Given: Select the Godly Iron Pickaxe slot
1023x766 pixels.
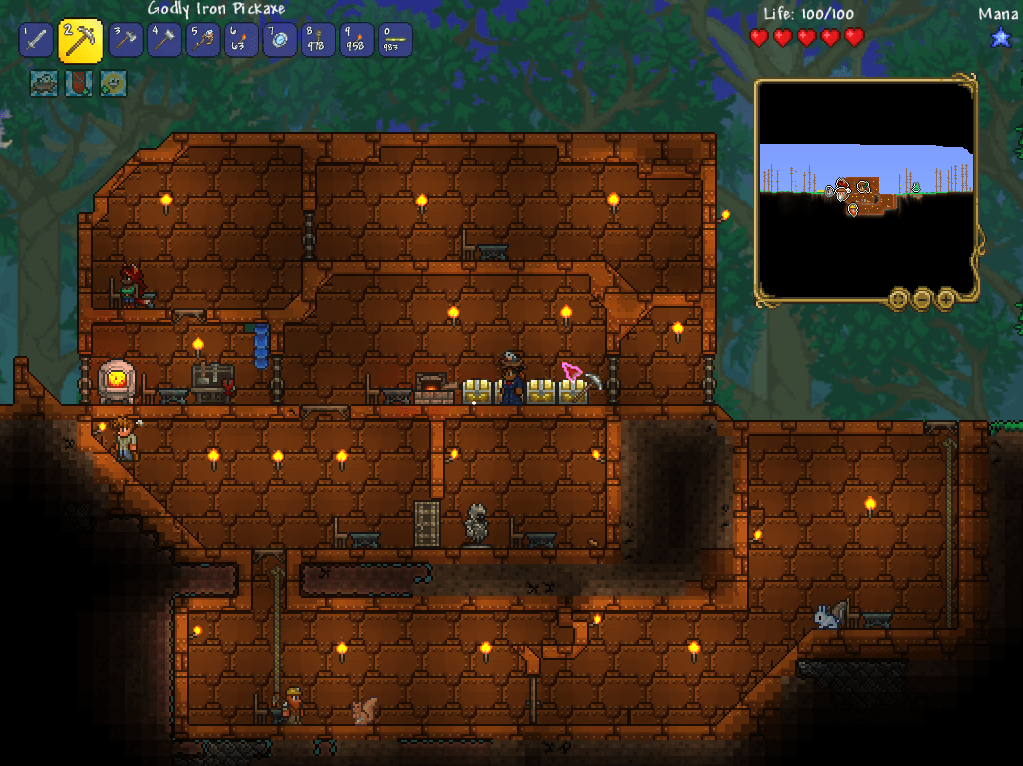Looking at the screenshot, I should 79,40.
